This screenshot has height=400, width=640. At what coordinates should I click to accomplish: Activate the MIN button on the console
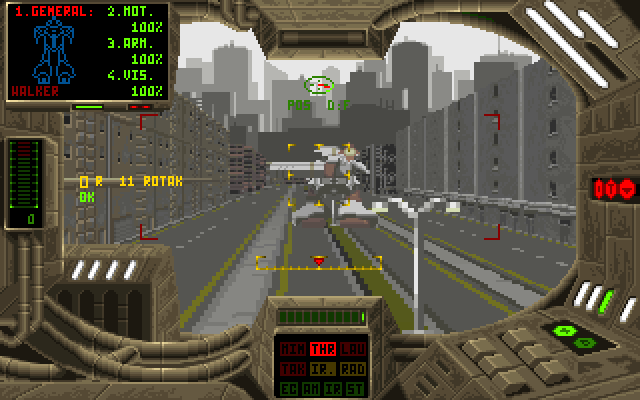click(291, 349)
